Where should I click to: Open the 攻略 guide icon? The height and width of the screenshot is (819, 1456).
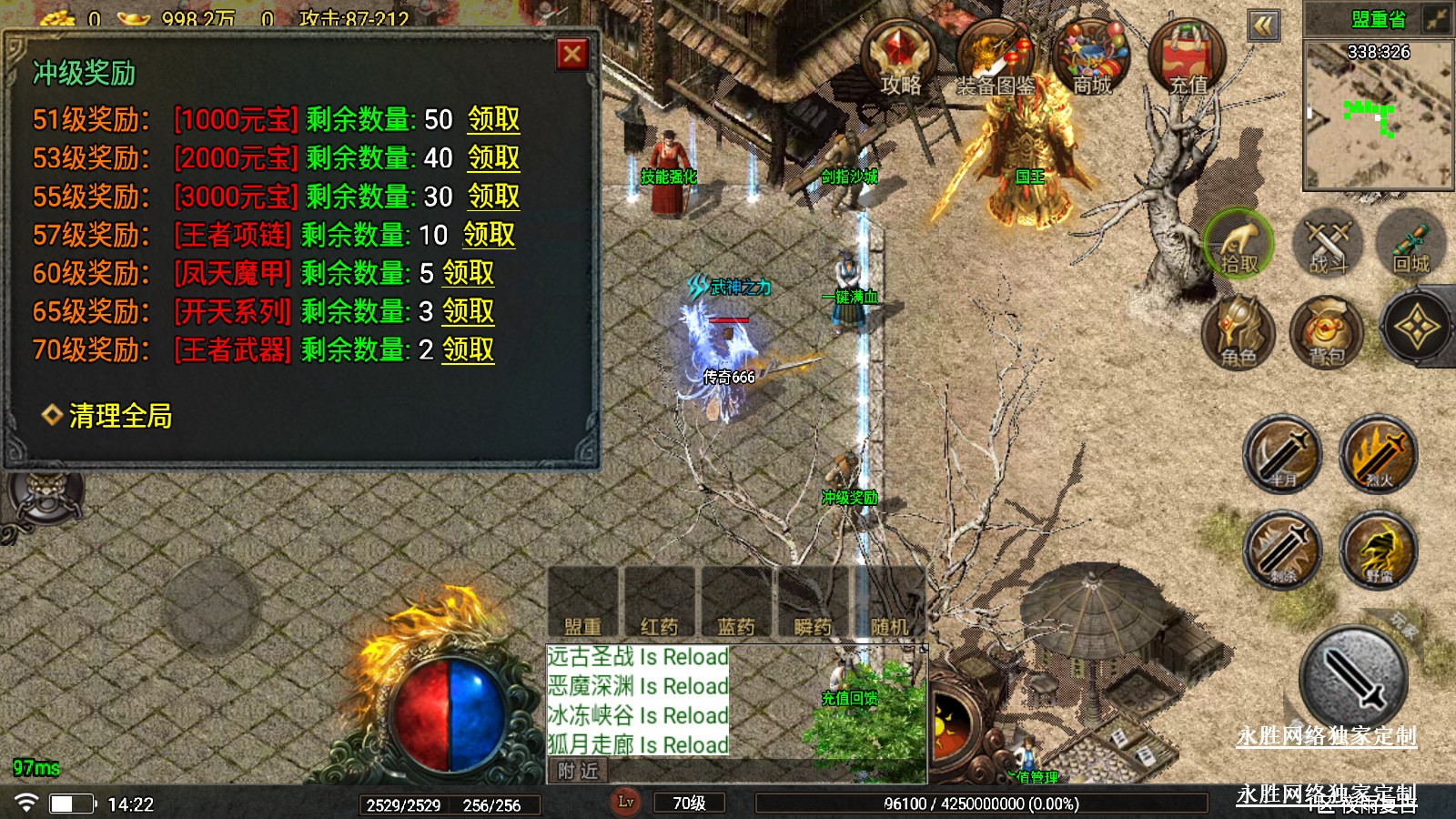click(900, 59)
